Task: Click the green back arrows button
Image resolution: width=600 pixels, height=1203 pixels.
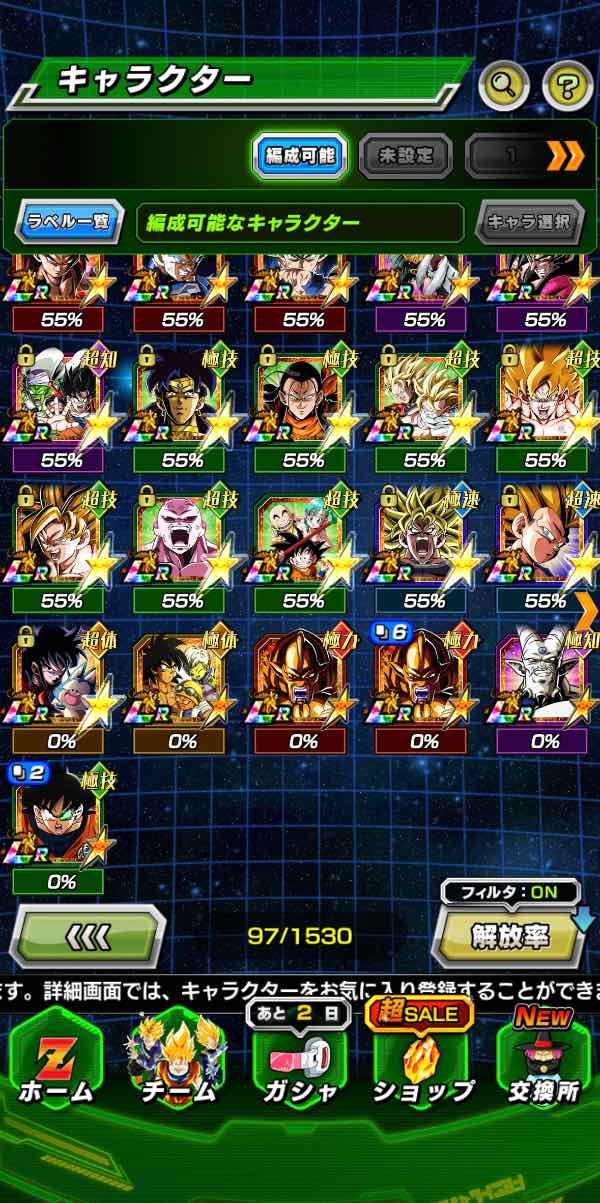Action: click(87, 937)
